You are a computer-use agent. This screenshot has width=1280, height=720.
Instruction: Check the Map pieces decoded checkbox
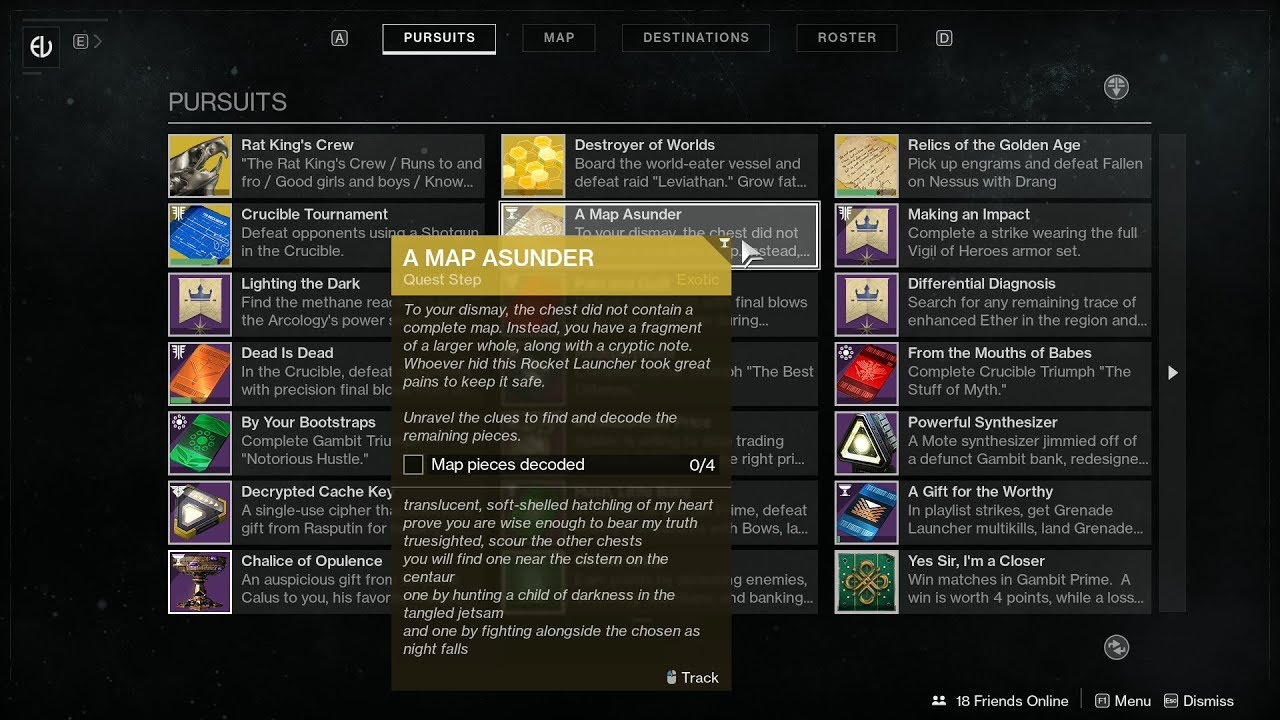[413, 464]
